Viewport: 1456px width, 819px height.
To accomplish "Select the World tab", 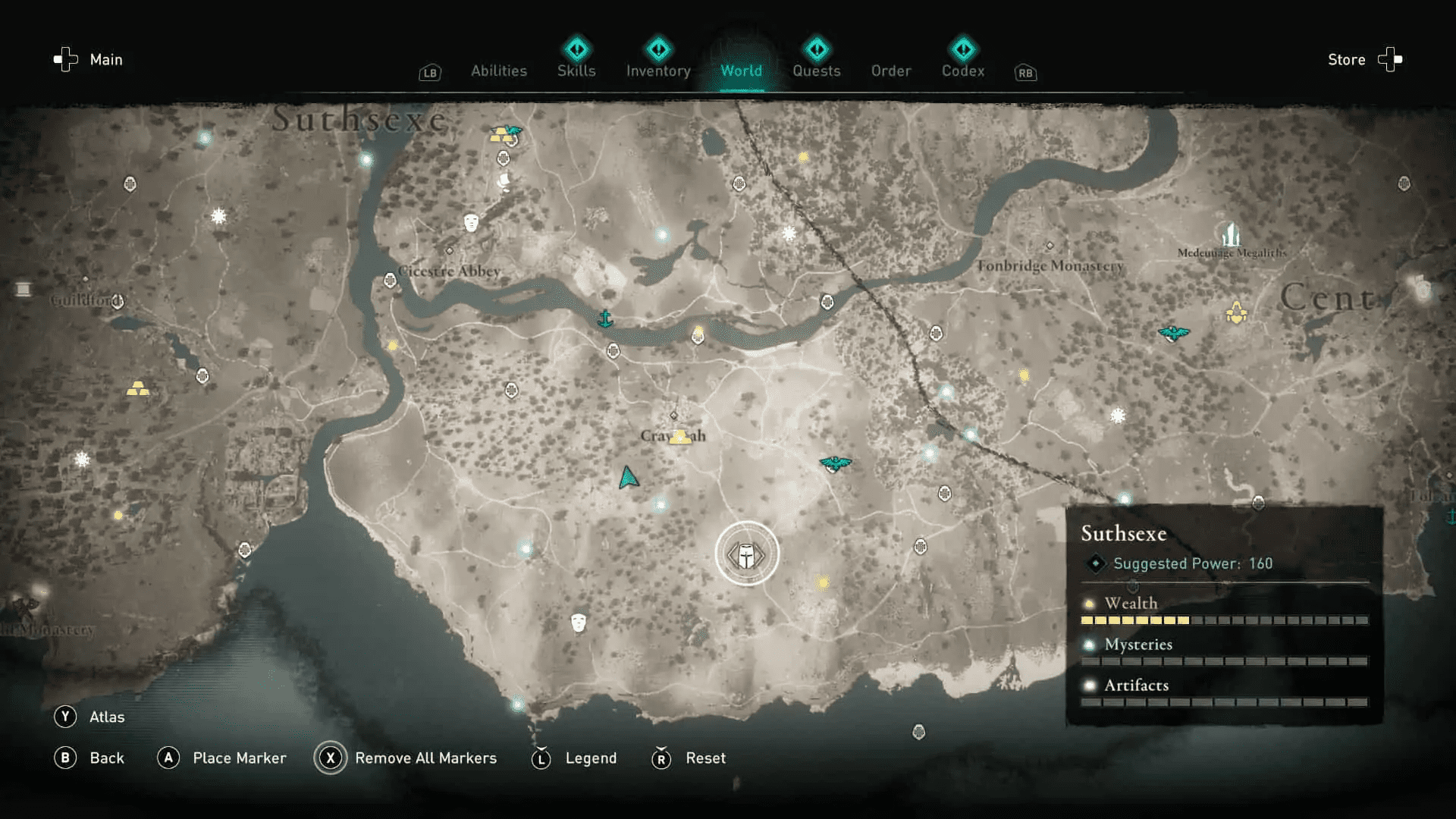I will (x=742, y=71).
